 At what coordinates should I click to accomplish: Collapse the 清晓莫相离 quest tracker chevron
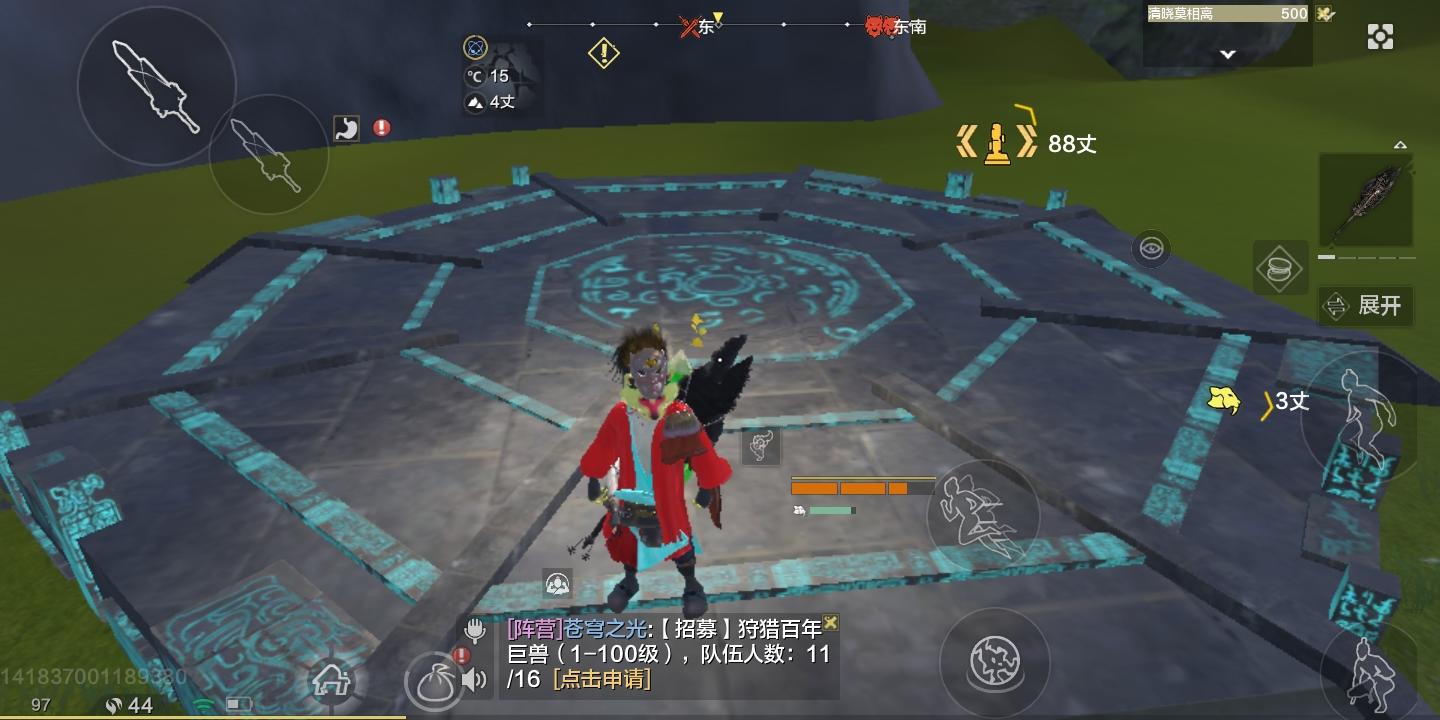1227,53
